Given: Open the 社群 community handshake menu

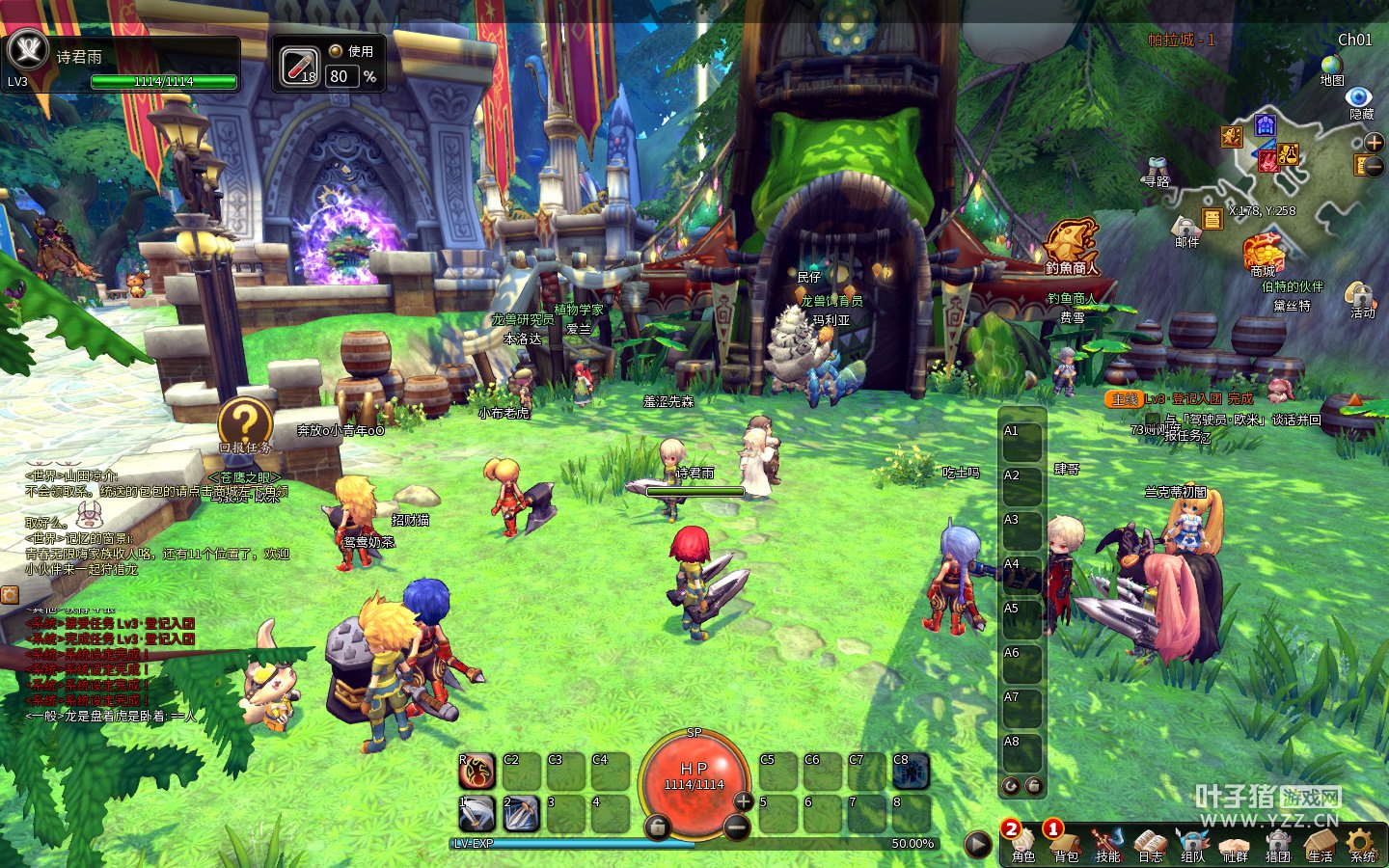Looking at the screenshot, I should 1235,844.
